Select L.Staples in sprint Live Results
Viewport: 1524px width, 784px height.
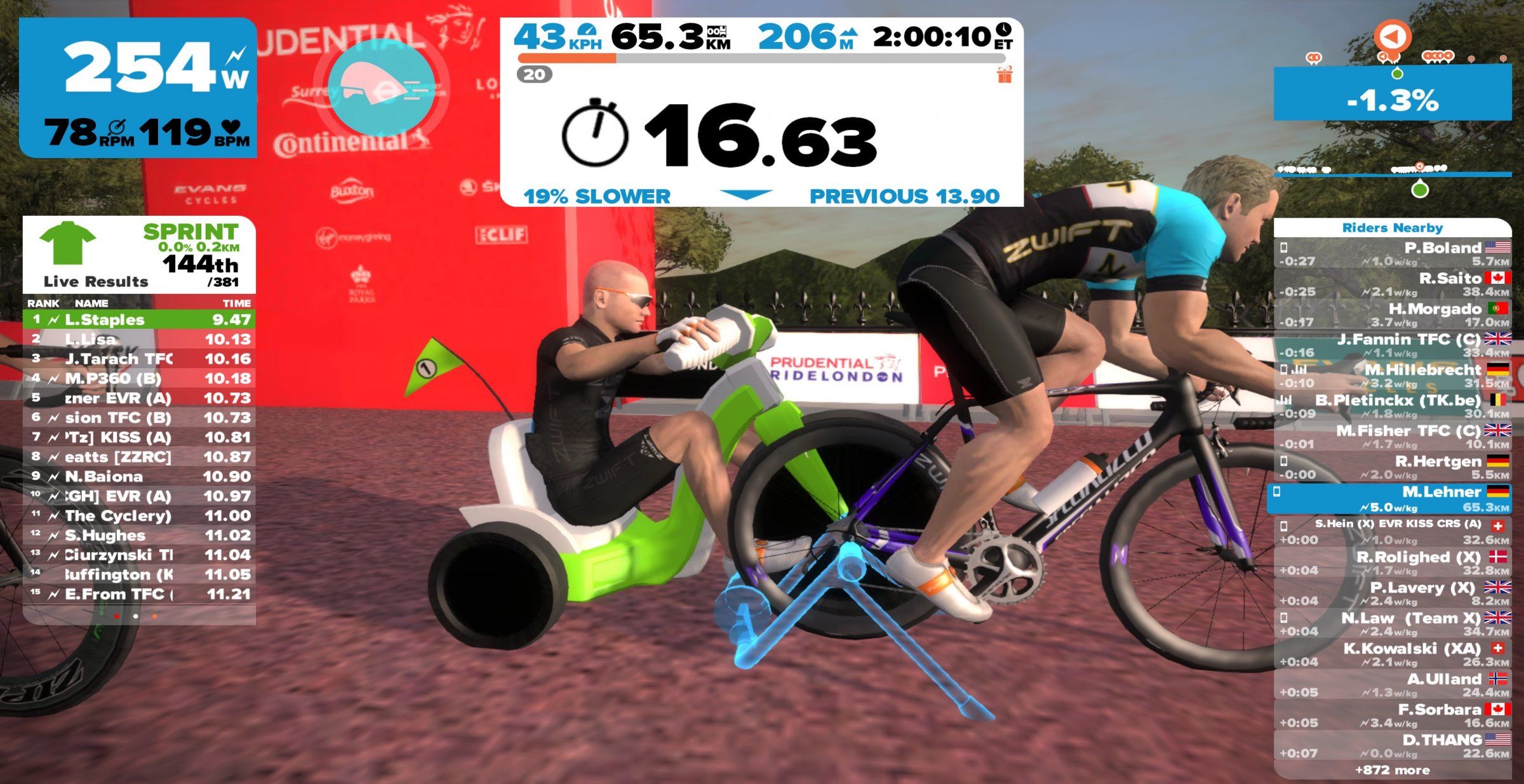point(139,319)
